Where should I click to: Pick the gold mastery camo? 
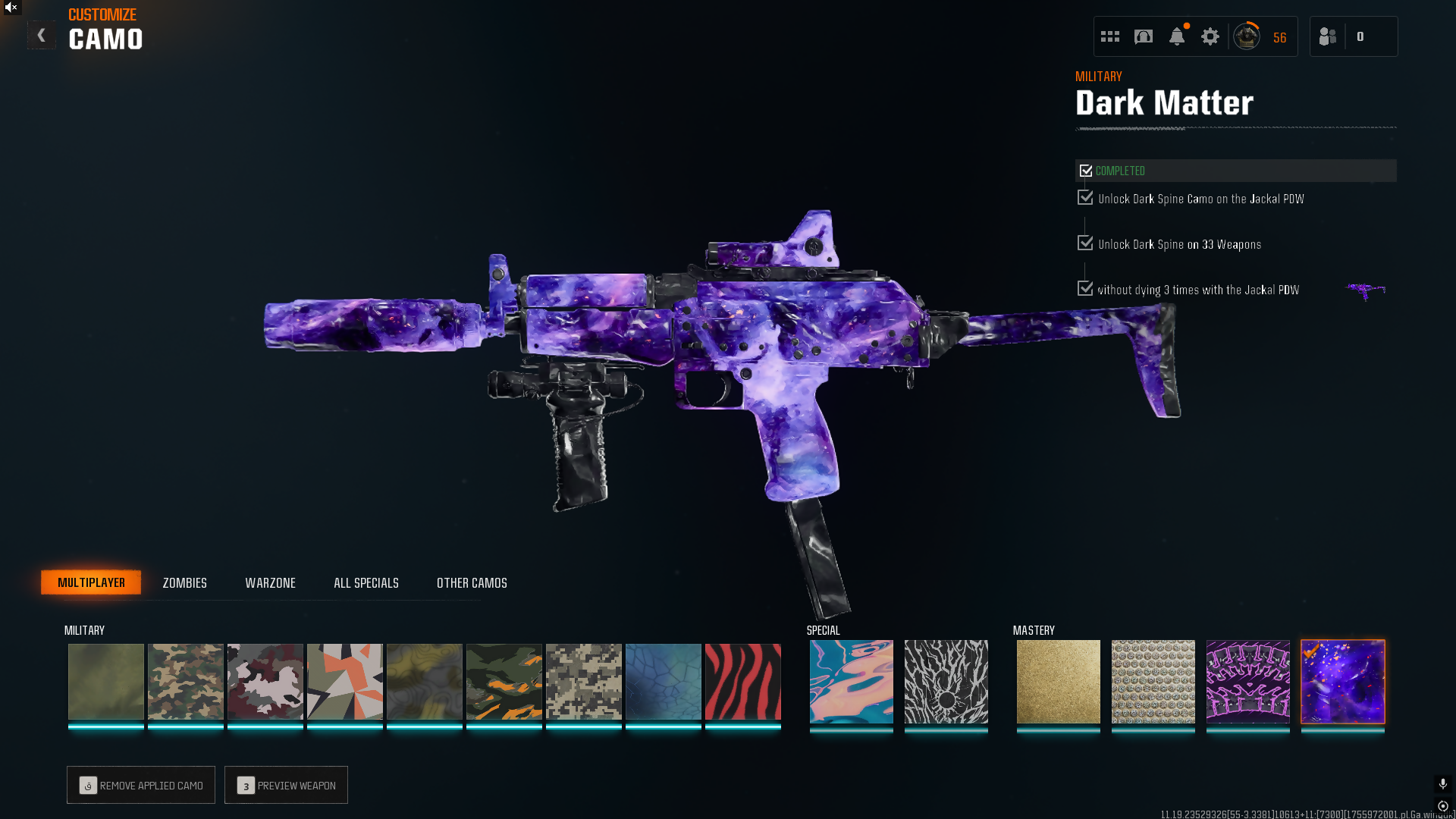coord(1058,681)
